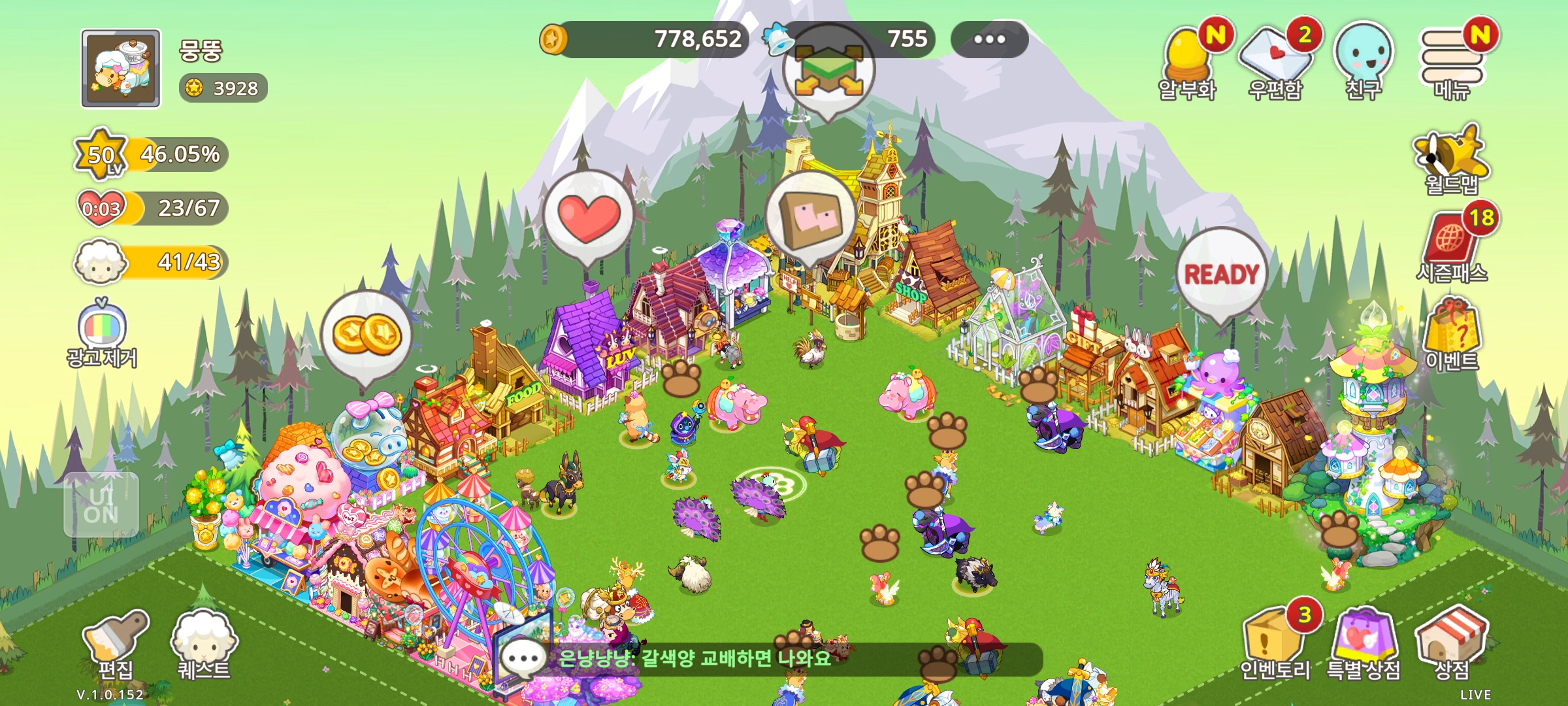
Task: Tap the red heart bubble
Action: pos(588,217)
